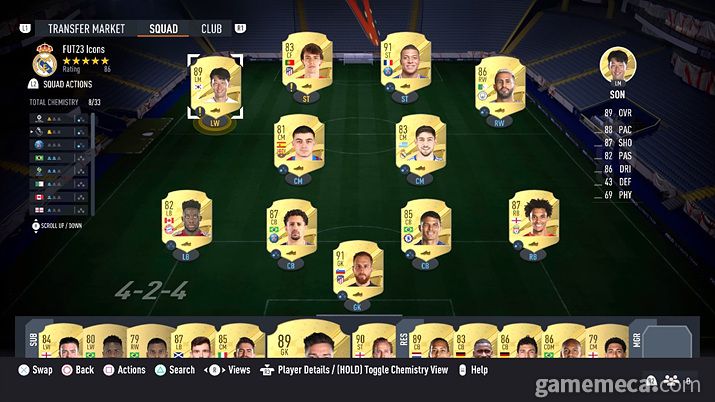Screen dimensions: 715x402
Task: Select the 91-rated goalkeeper on the pitch
Action: 356,268
